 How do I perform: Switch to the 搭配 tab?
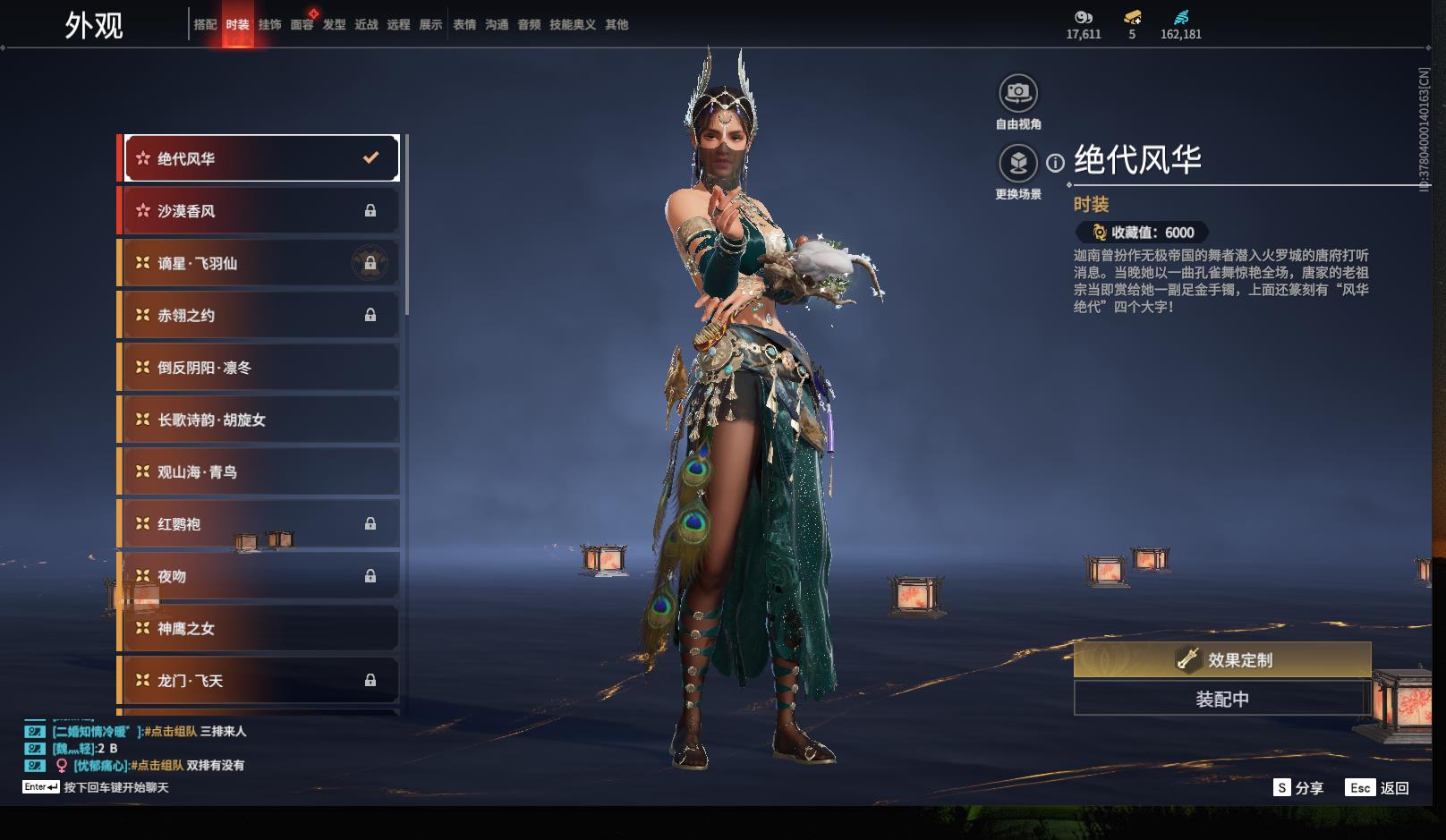[x=205, y=25]
